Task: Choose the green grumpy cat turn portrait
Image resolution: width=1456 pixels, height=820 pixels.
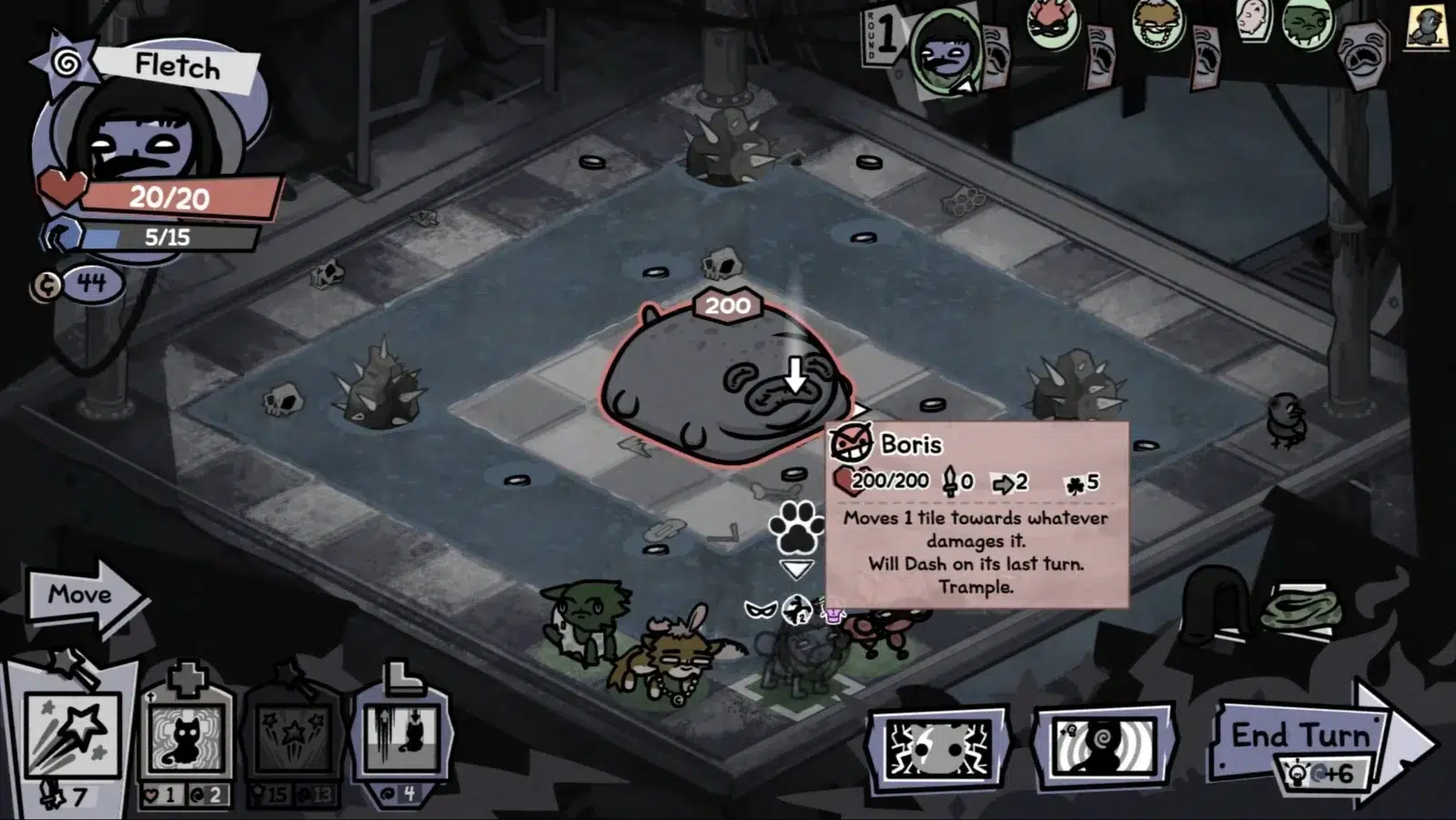Action: pyautogui.click(x=1308, y=22)
